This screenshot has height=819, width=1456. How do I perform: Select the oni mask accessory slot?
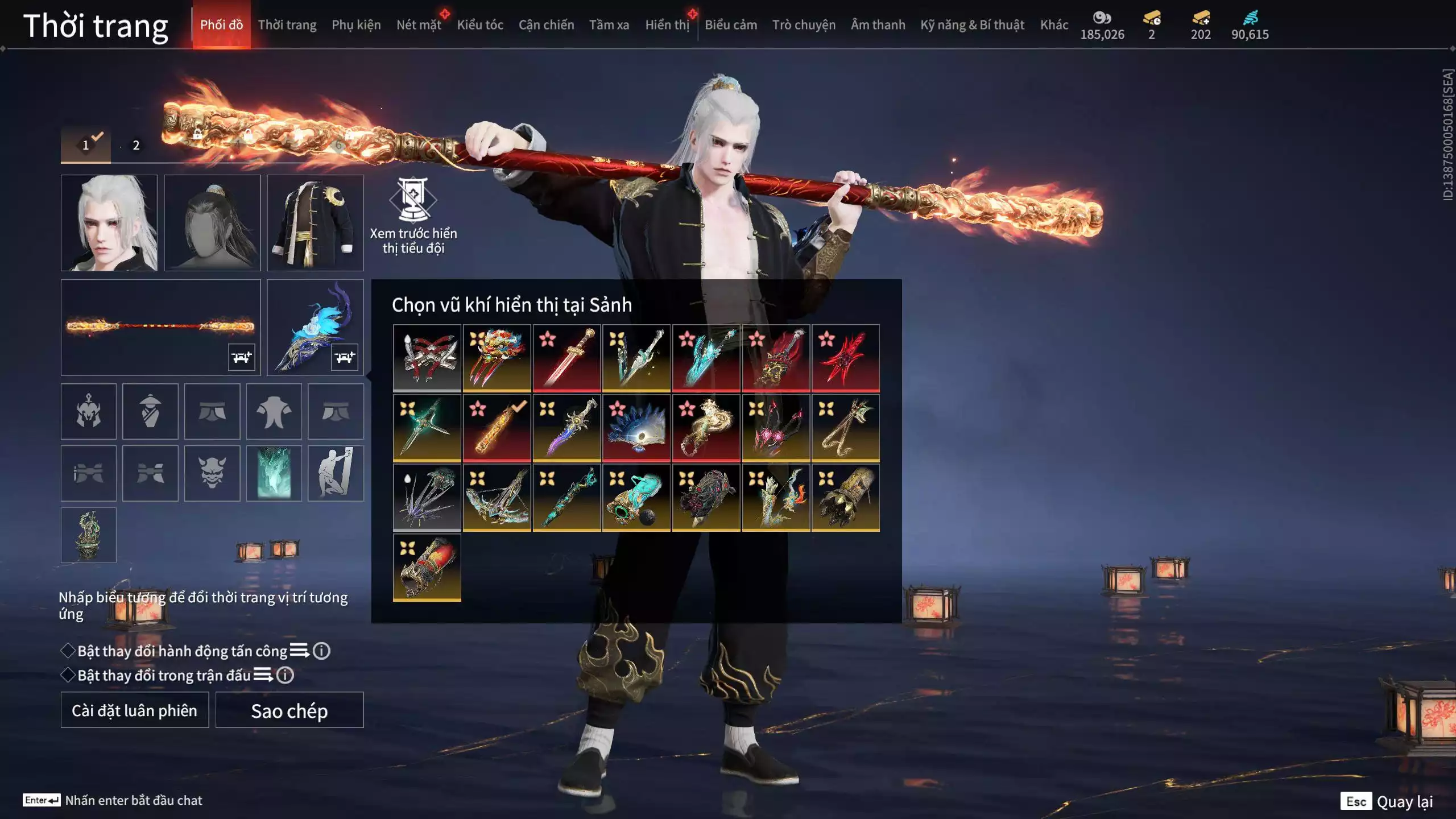(212, 473)
